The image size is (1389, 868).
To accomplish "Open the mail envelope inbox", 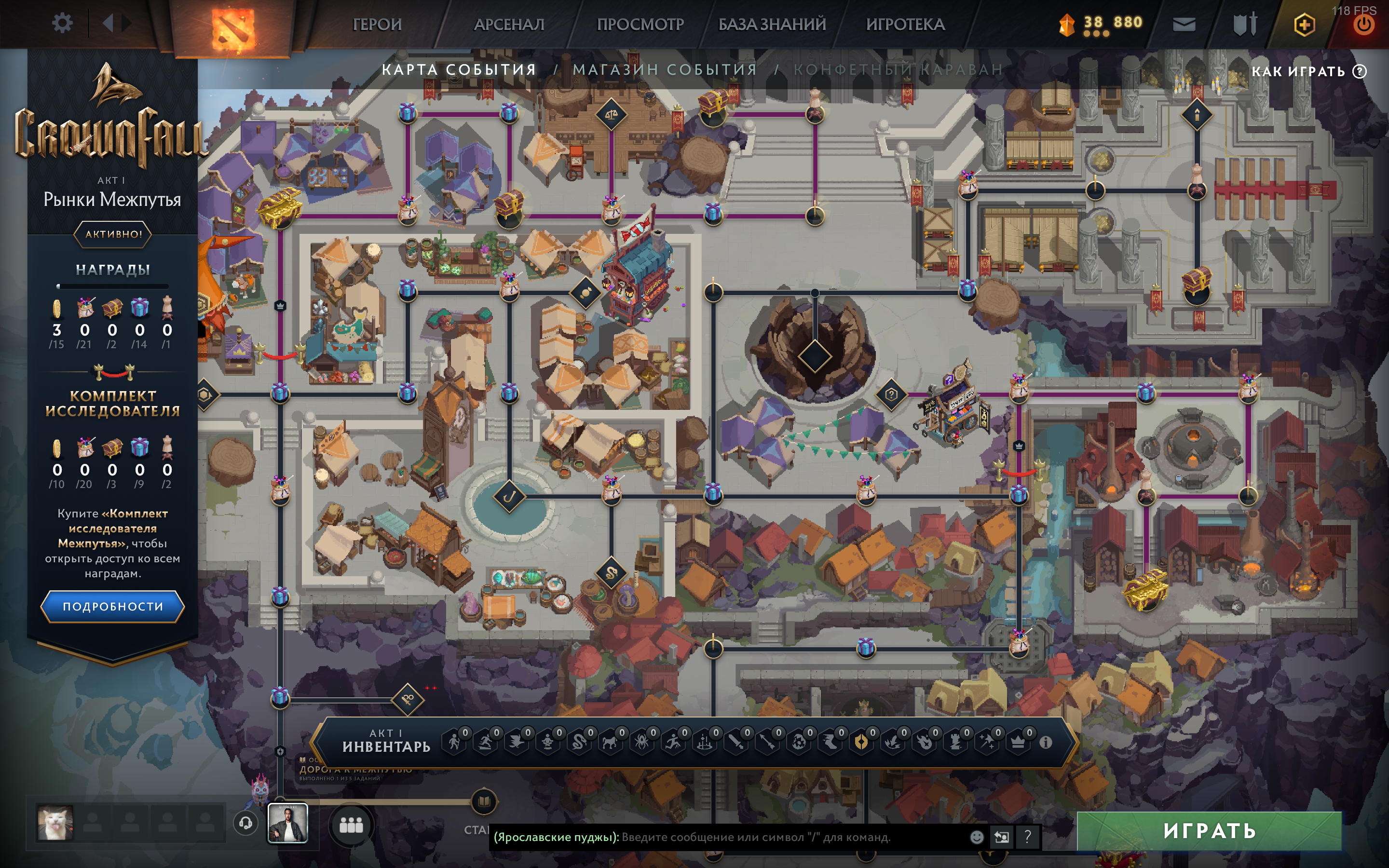I will tap(1184, 24).
